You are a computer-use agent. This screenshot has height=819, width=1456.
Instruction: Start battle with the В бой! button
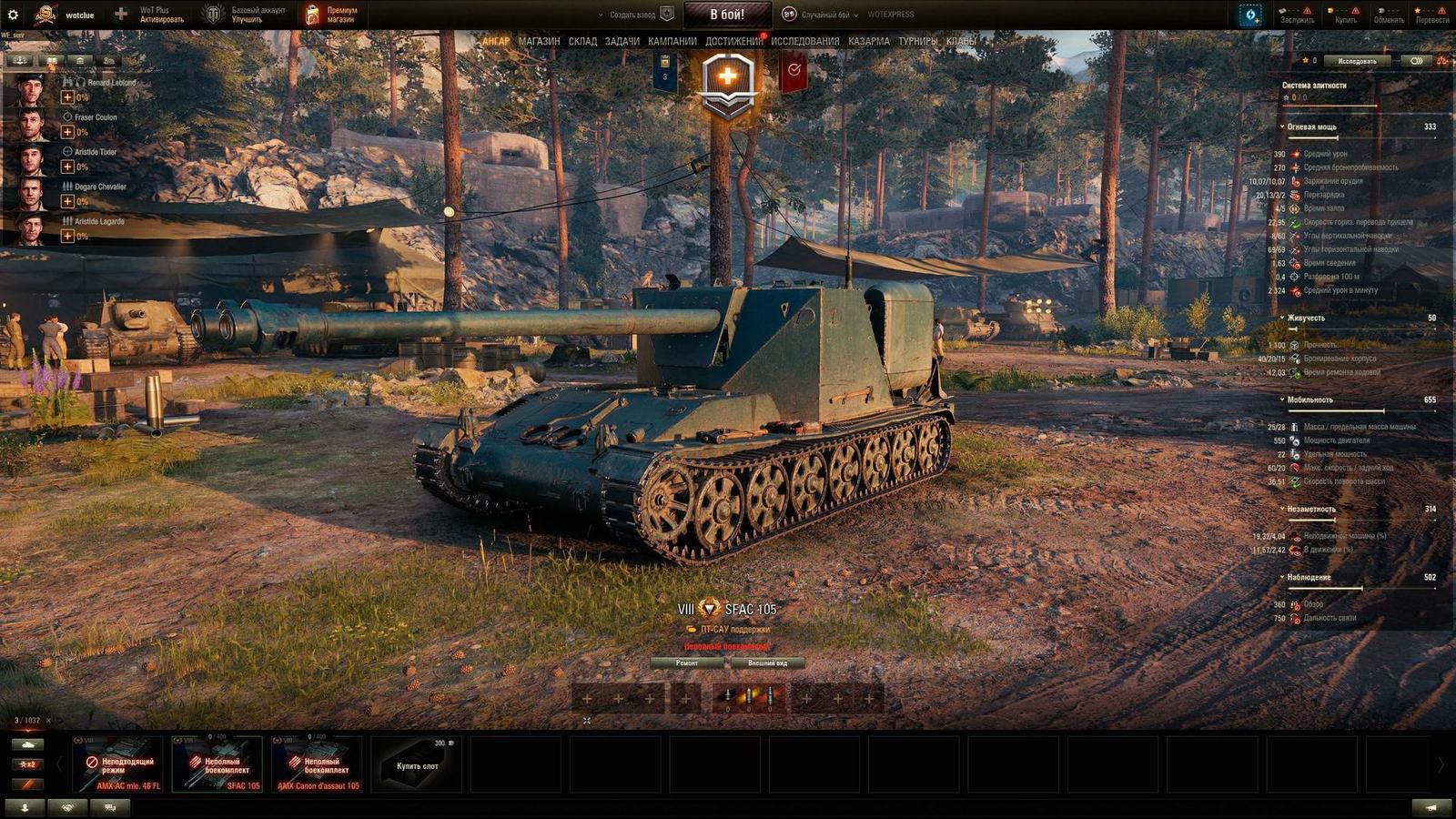point(726,15)
